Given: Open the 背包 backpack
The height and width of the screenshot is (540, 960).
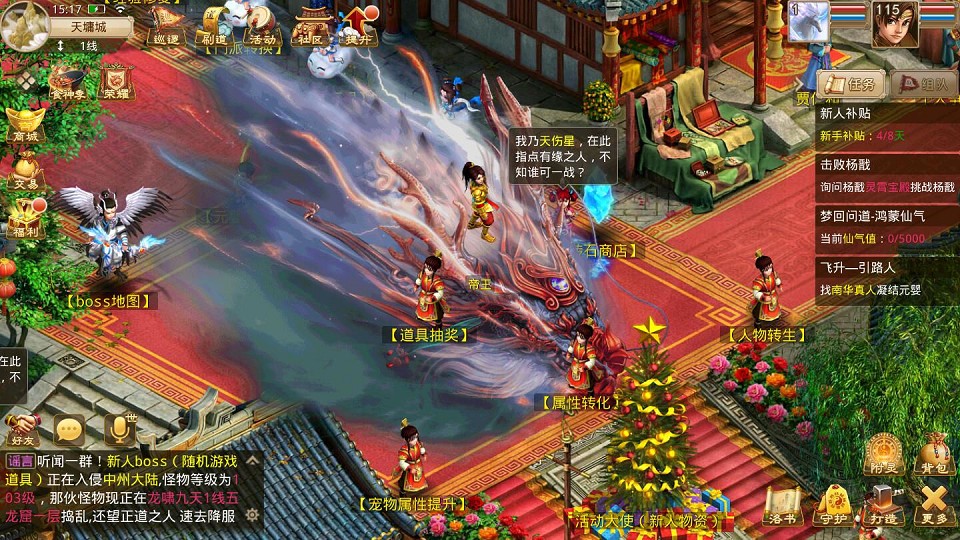Looking at the screenshot, I should point(935,455).
